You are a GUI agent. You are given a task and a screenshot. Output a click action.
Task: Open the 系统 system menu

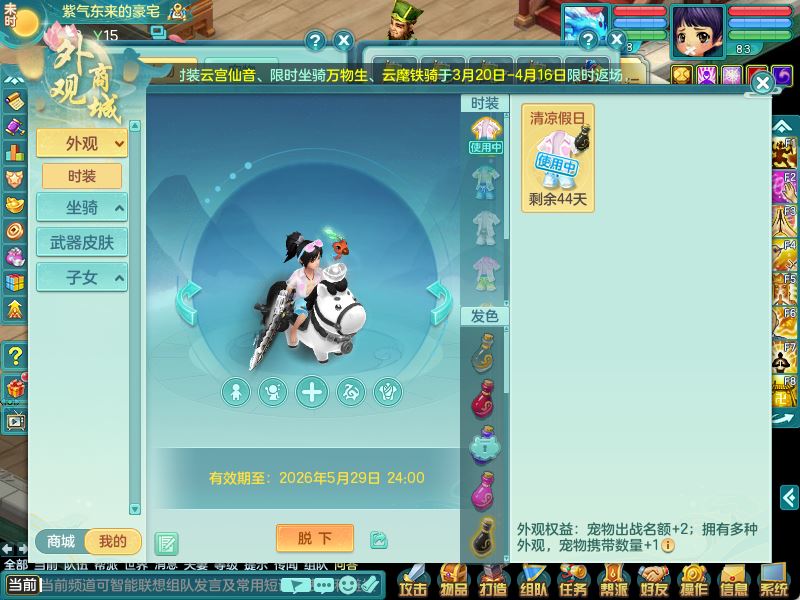coord(773,580)
